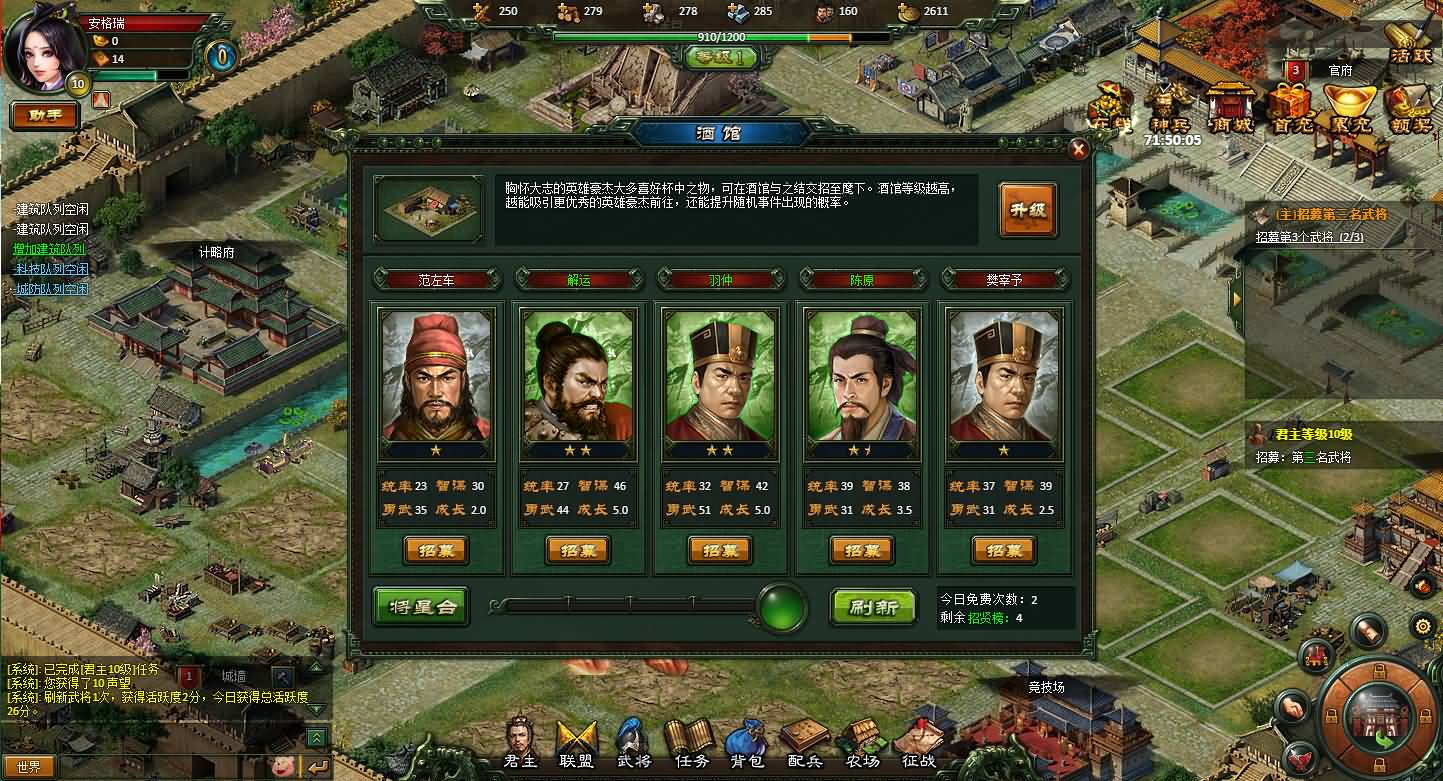Open the 君主 lord menu
Image resolution: width=1443 pixels, height=781 pixels.
coord(520,746)
